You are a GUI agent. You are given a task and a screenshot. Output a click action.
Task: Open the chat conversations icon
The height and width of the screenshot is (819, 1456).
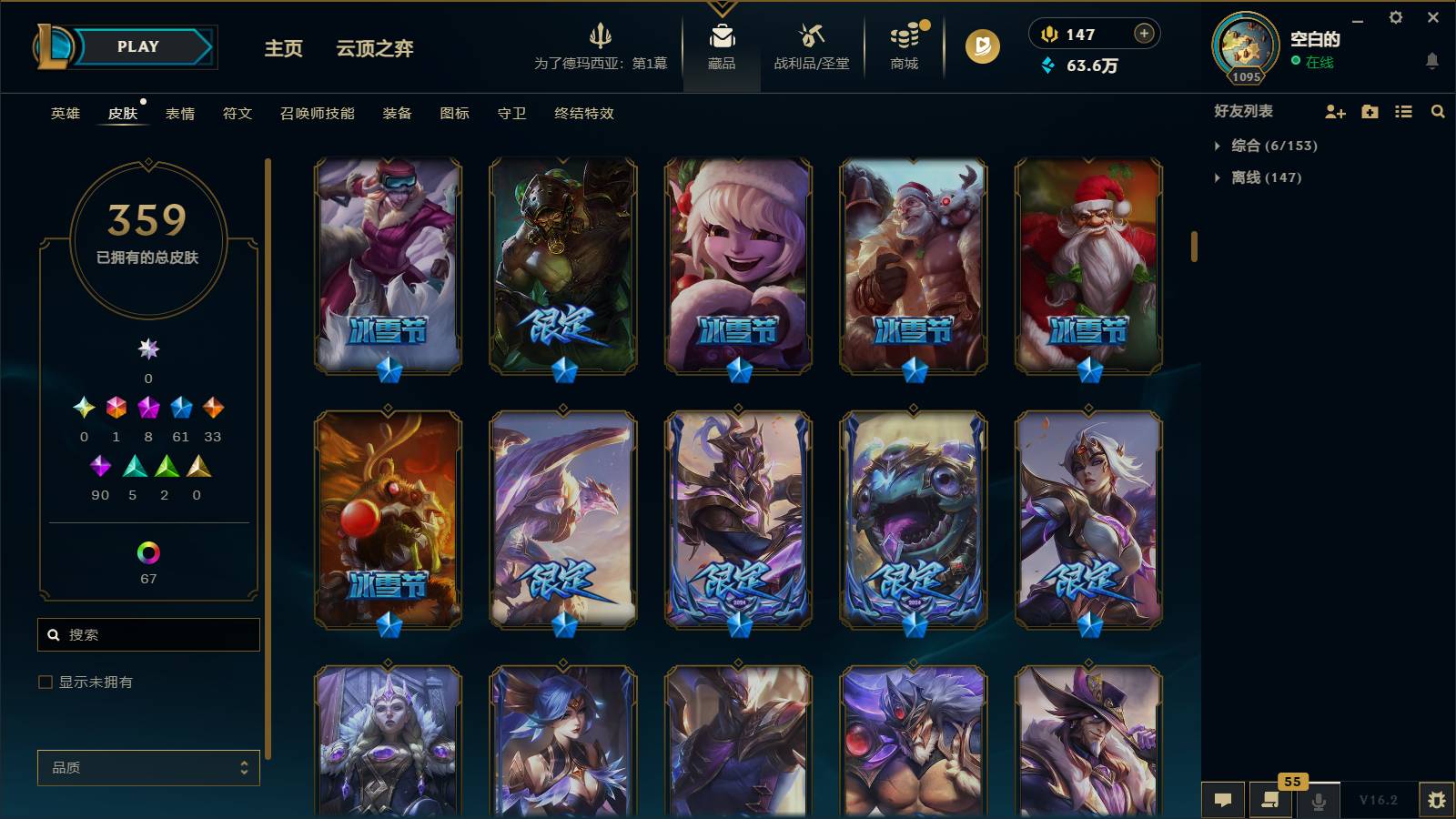pos(1224,800)
